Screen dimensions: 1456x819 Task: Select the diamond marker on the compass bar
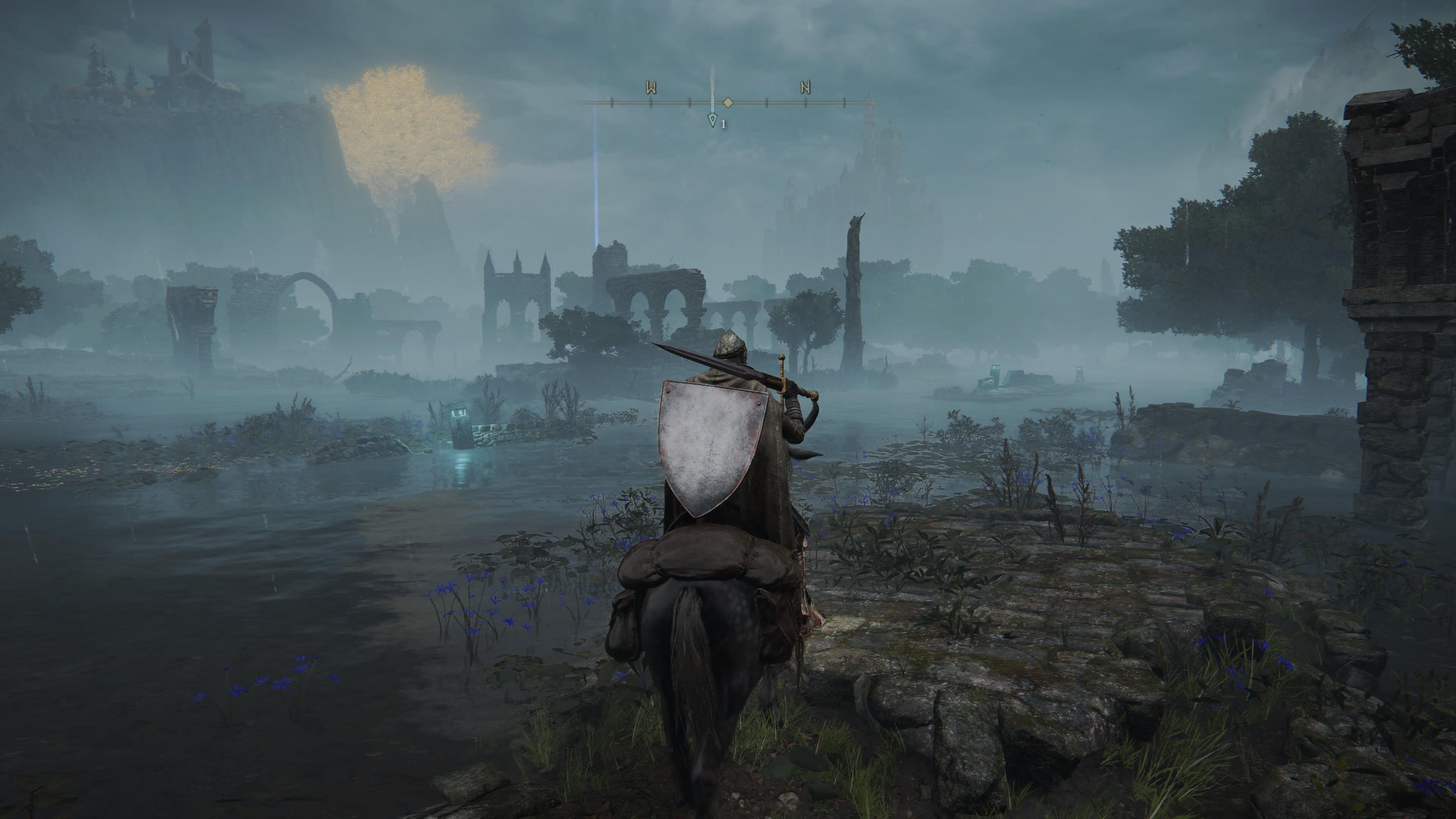(728, 103)
